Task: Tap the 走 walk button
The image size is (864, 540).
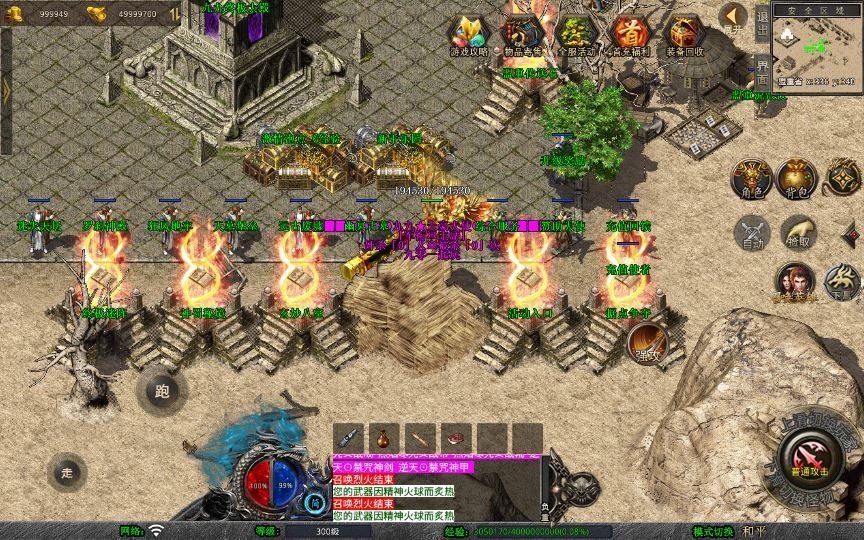Action: click(67, 471)
